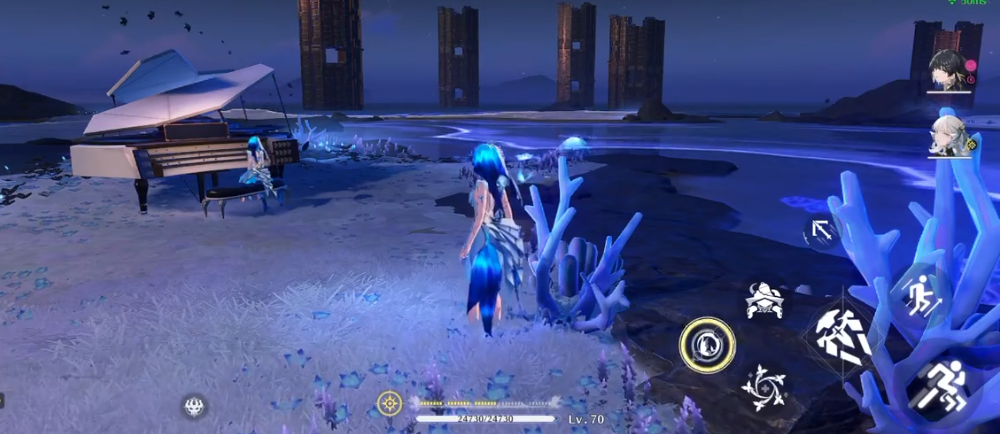Trigger the swirling resonance skill icon
1000x434 pixels.
763,388
